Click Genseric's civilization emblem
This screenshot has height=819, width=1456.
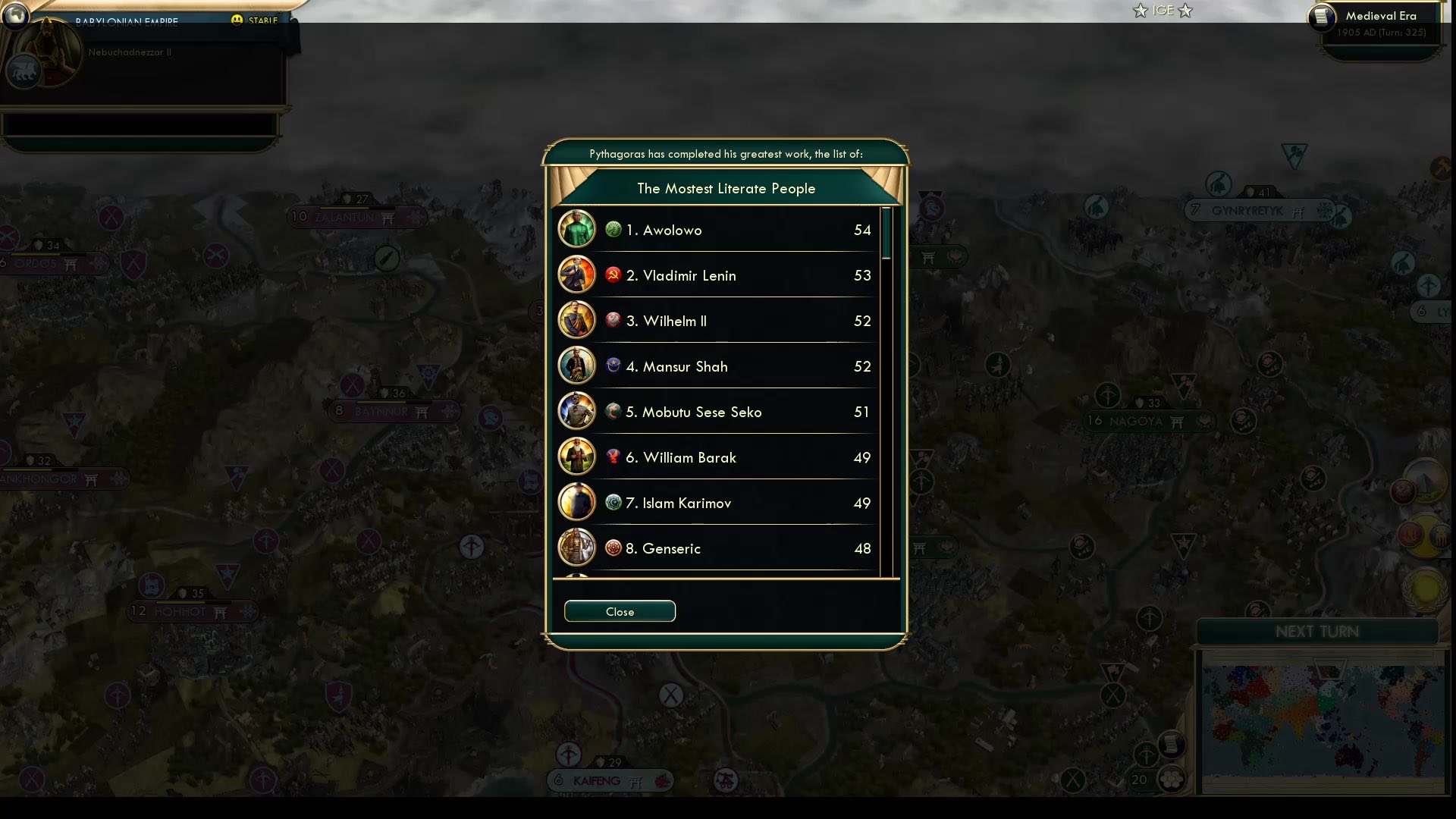[x=613, y=548]
